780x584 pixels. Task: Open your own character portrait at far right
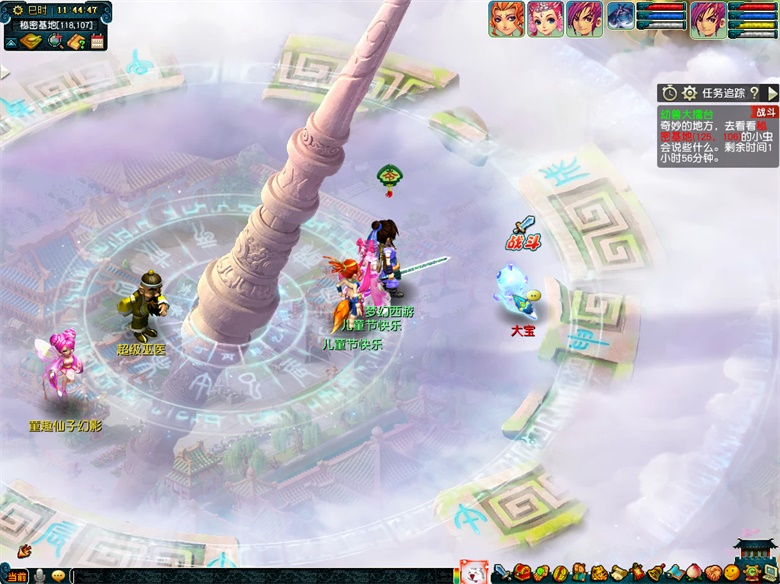pos(708,19)
